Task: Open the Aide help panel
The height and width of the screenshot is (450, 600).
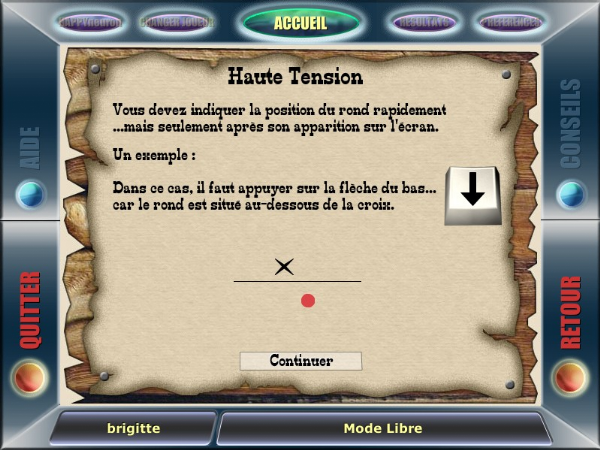Action: pyautogui.click(x=30, y=192)
